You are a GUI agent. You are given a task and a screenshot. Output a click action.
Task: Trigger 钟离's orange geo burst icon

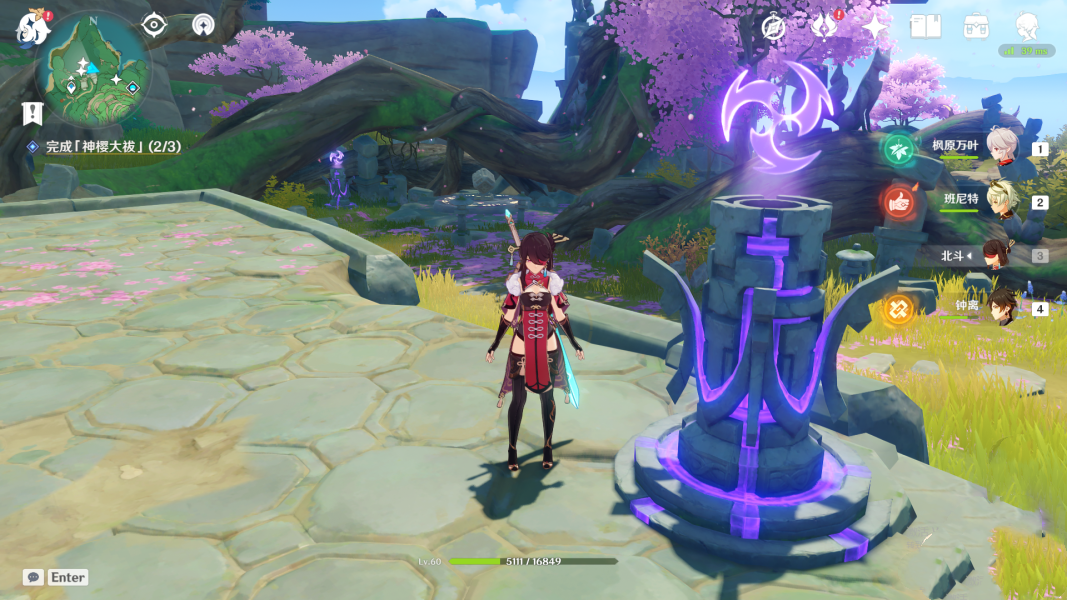(x=897, y=311)
